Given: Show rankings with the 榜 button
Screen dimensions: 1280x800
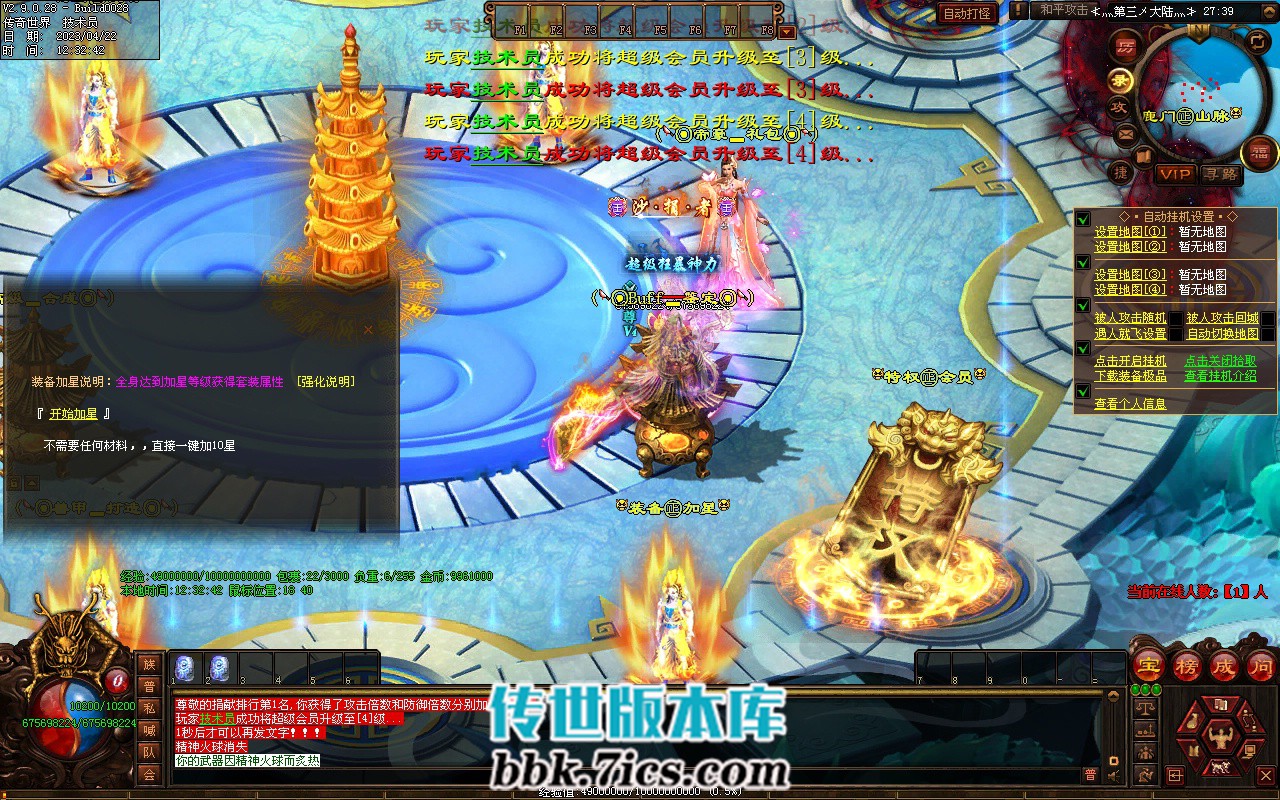Looking at the screenshot, I should click(x=1187, y=665).
